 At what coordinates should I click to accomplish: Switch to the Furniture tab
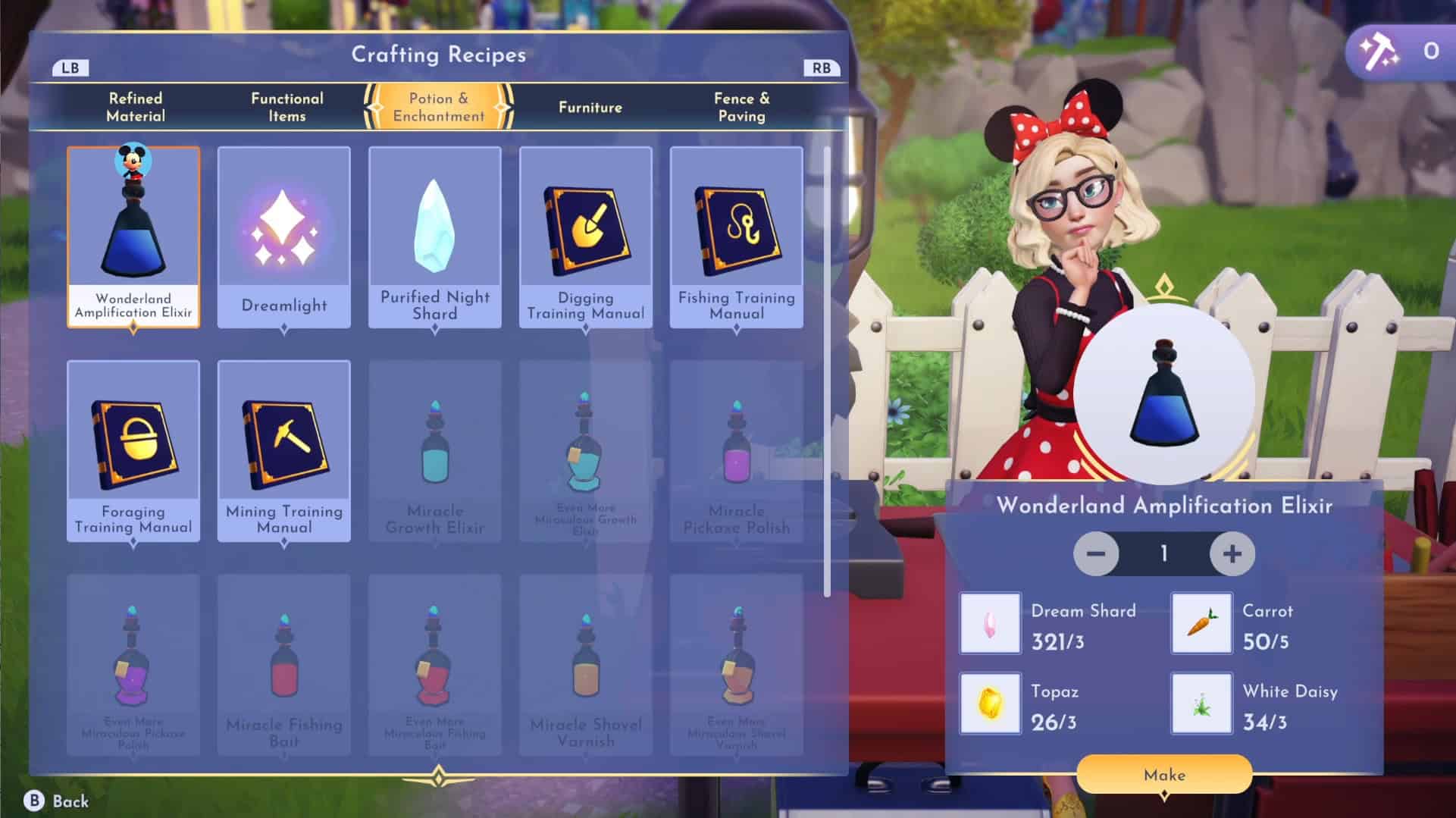click(x=590, y=107)
